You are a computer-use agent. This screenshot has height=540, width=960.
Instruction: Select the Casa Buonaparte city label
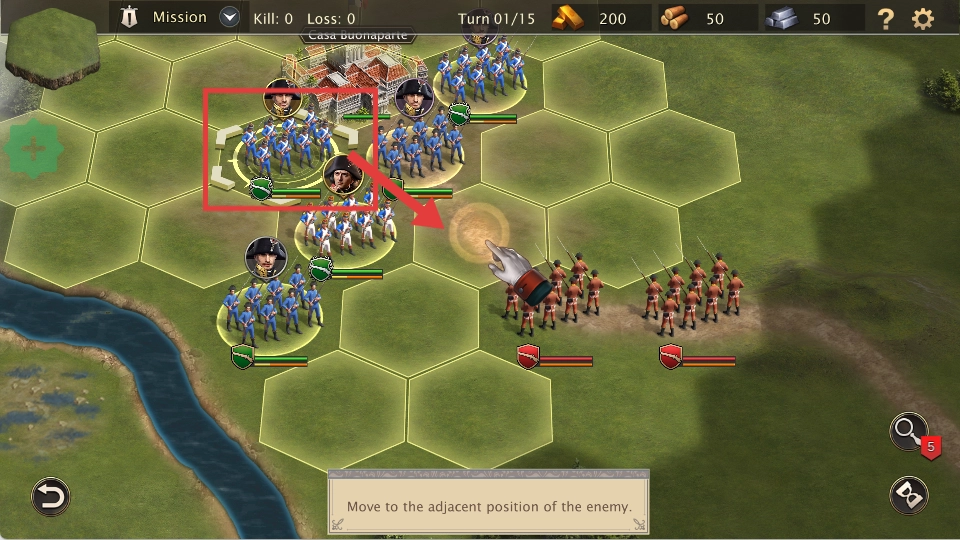tap(358, 37)
